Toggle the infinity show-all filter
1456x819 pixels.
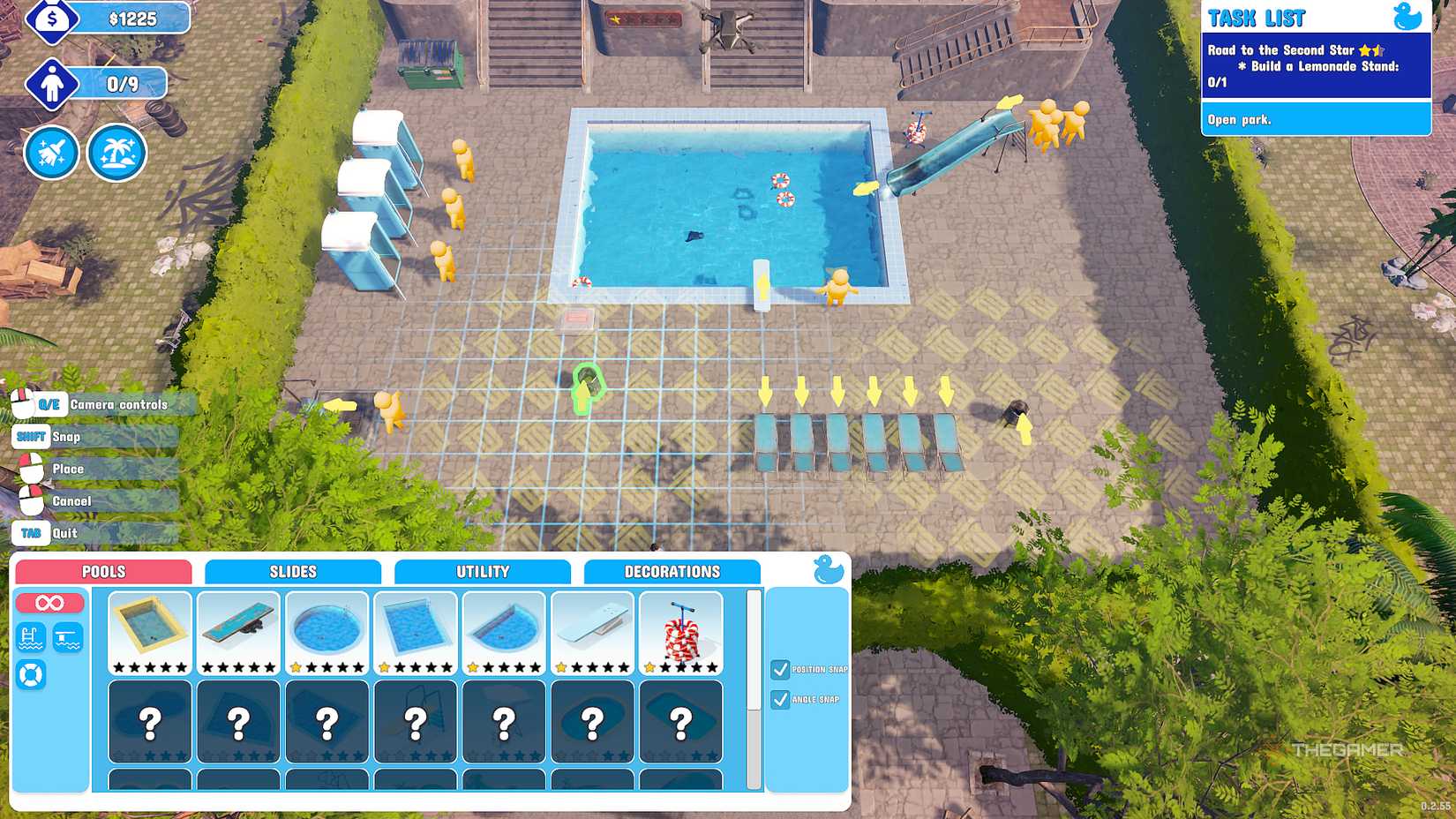[x=50, y=602]
